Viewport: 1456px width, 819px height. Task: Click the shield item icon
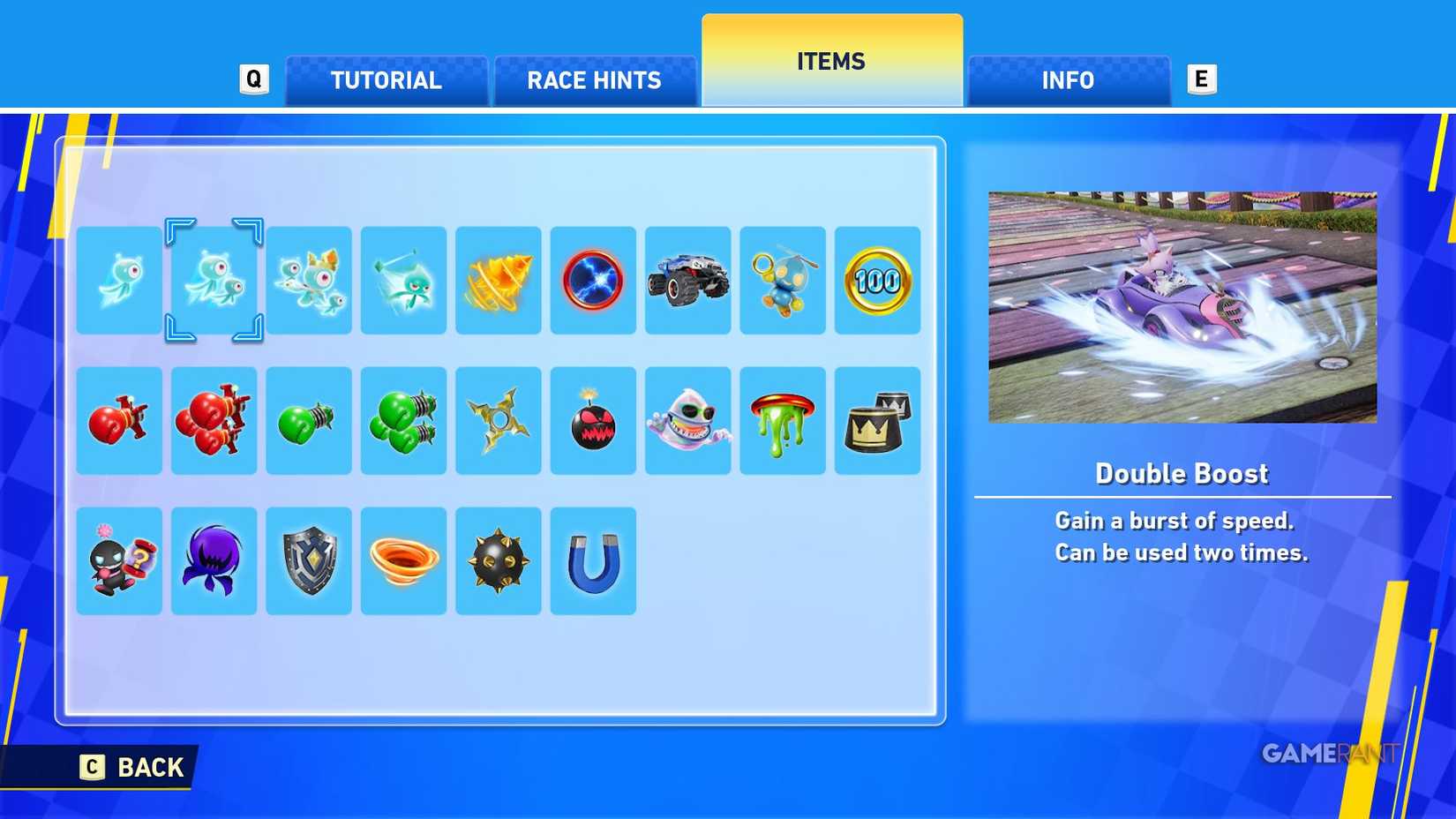309,560
